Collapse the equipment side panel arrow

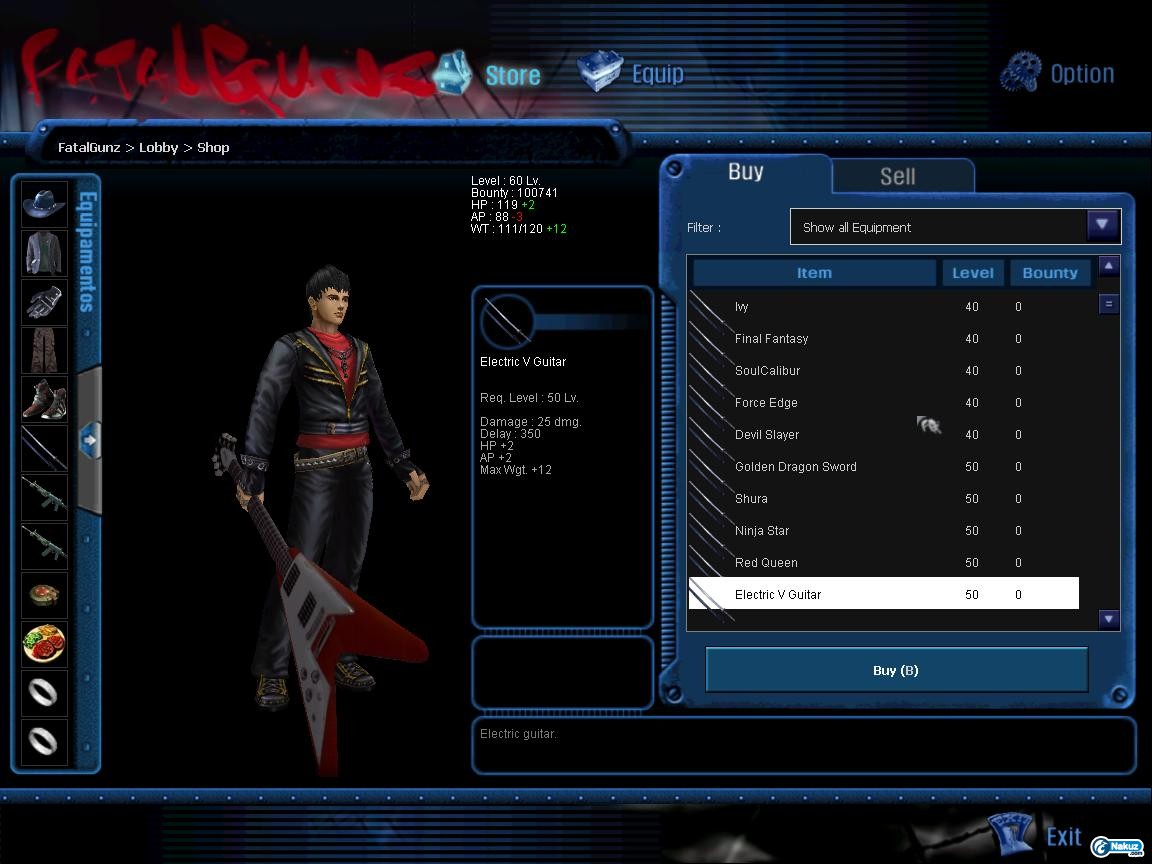click(x=89, y=439)
